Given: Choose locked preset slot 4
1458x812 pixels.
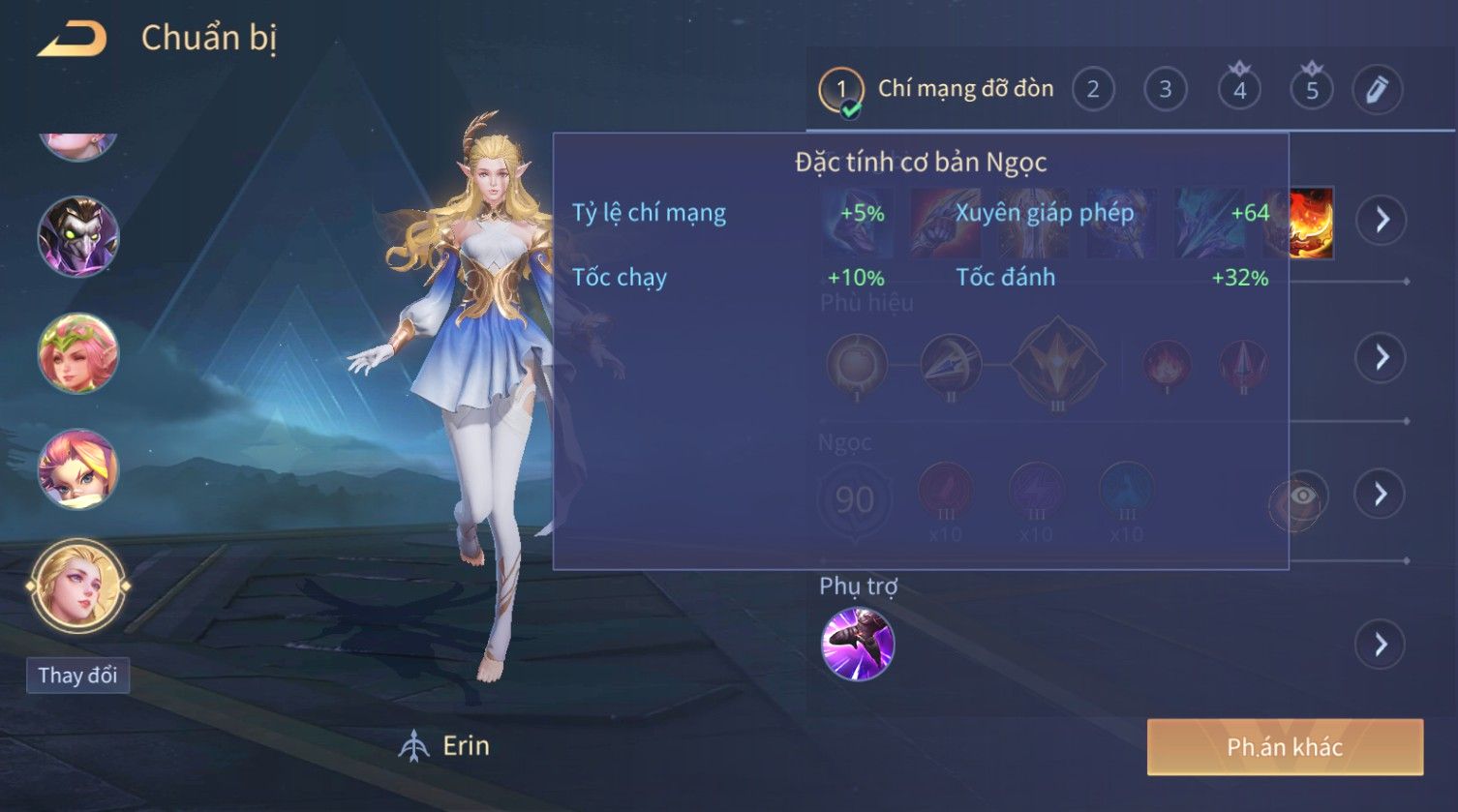Looking at the screenshot, I should (x=1239, y=90).
